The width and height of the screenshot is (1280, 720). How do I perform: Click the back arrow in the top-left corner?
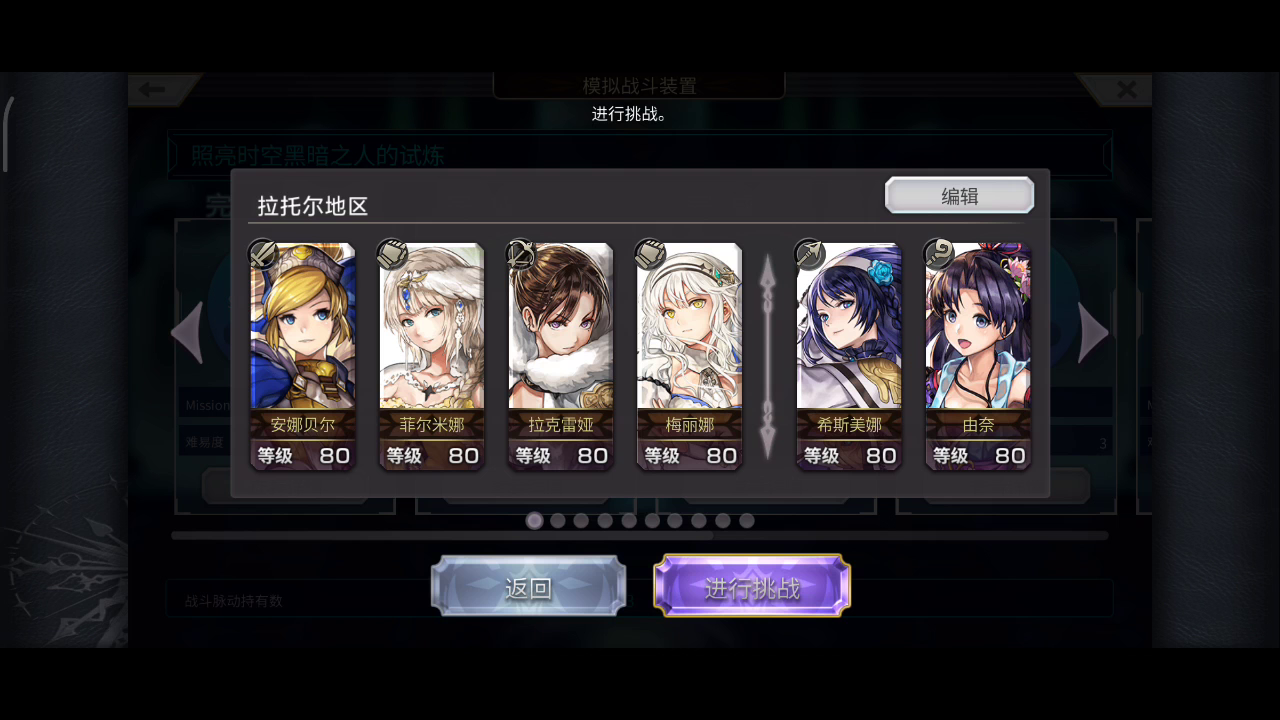tap(152, 89)
